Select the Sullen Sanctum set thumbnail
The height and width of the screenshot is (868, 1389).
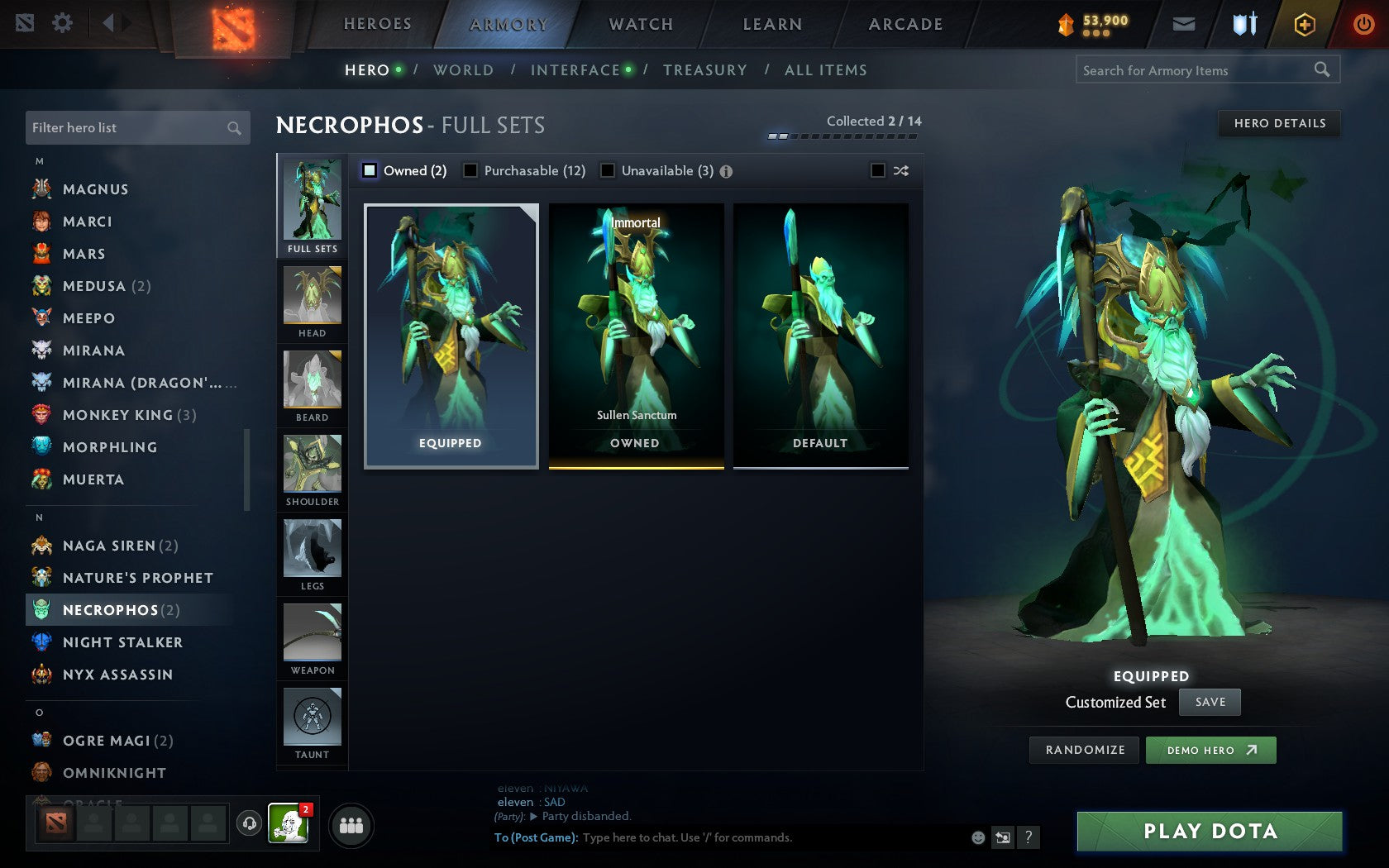(635, 335)
